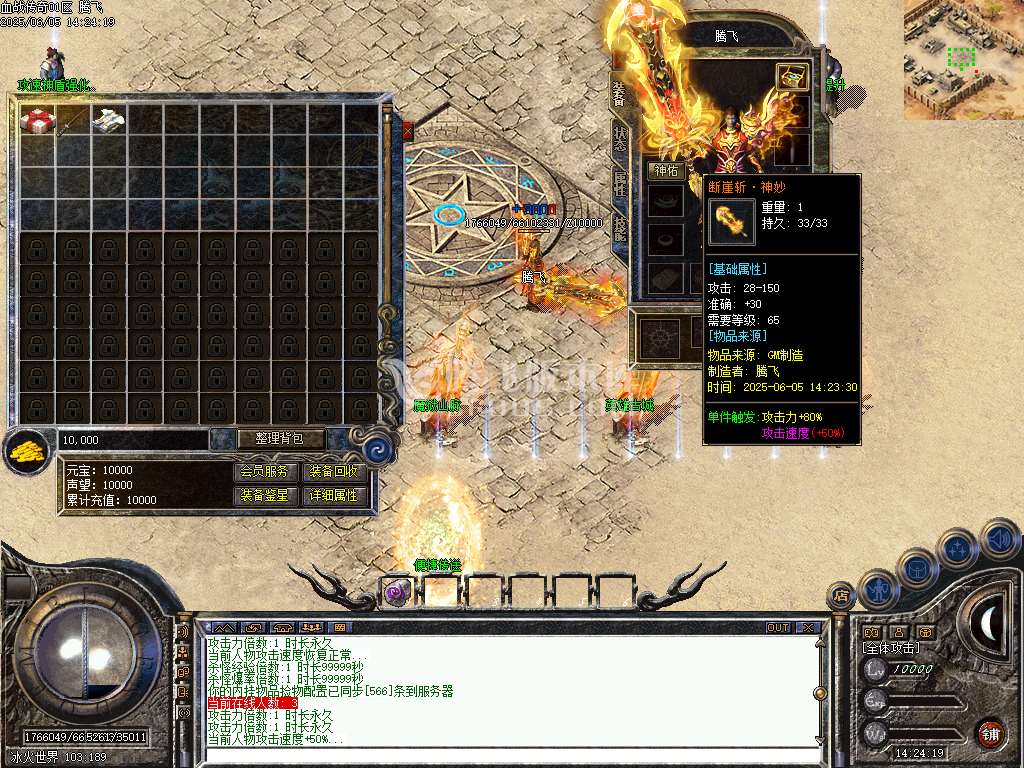Switch to the 属性 attributes tab
Screen dimensions: 1024x768
point(620,182)
